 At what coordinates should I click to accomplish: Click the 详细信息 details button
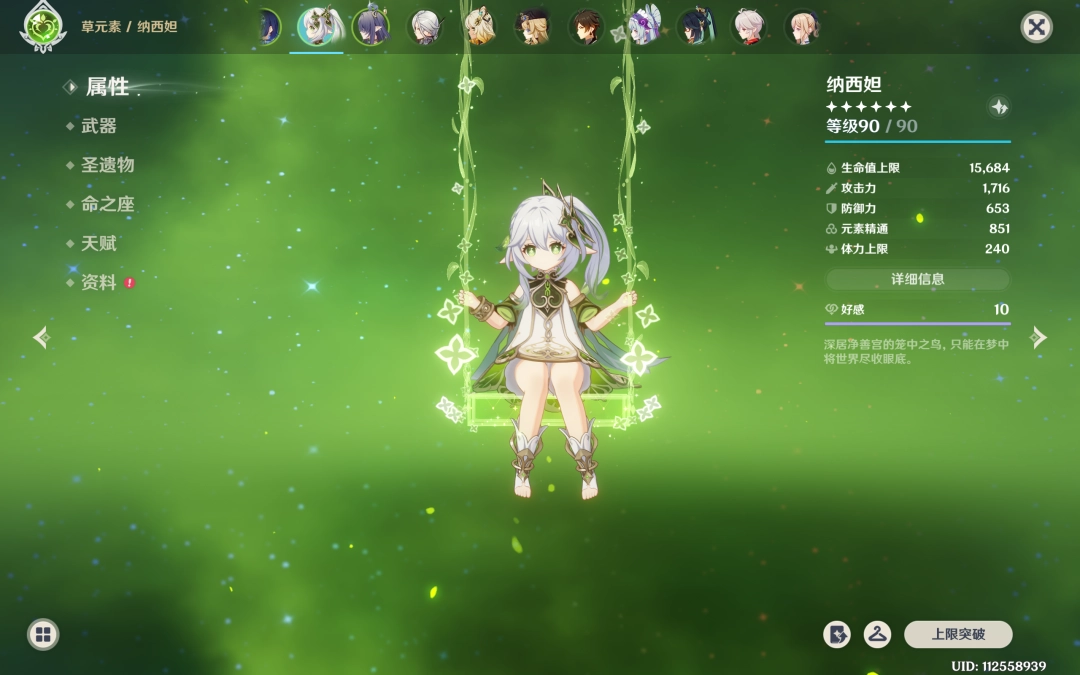pos(917,280)
